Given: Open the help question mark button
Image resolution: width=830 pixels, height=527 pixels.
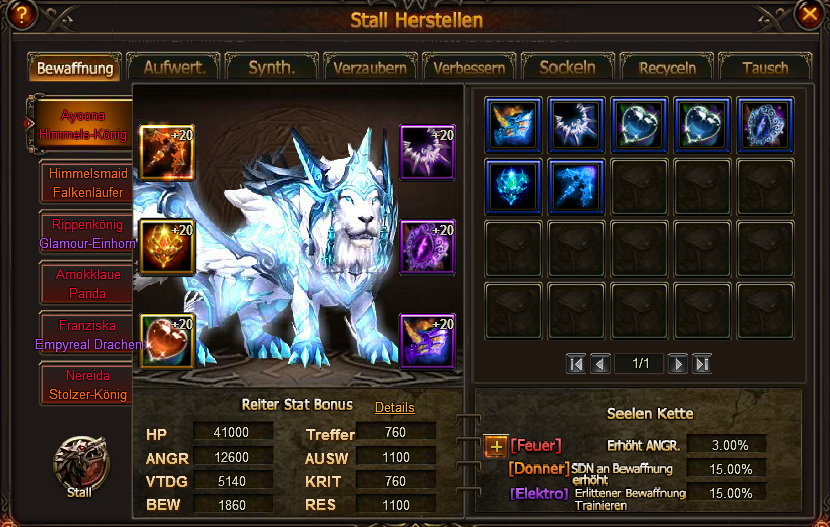Looking at the screenshot, I should 22,13.
